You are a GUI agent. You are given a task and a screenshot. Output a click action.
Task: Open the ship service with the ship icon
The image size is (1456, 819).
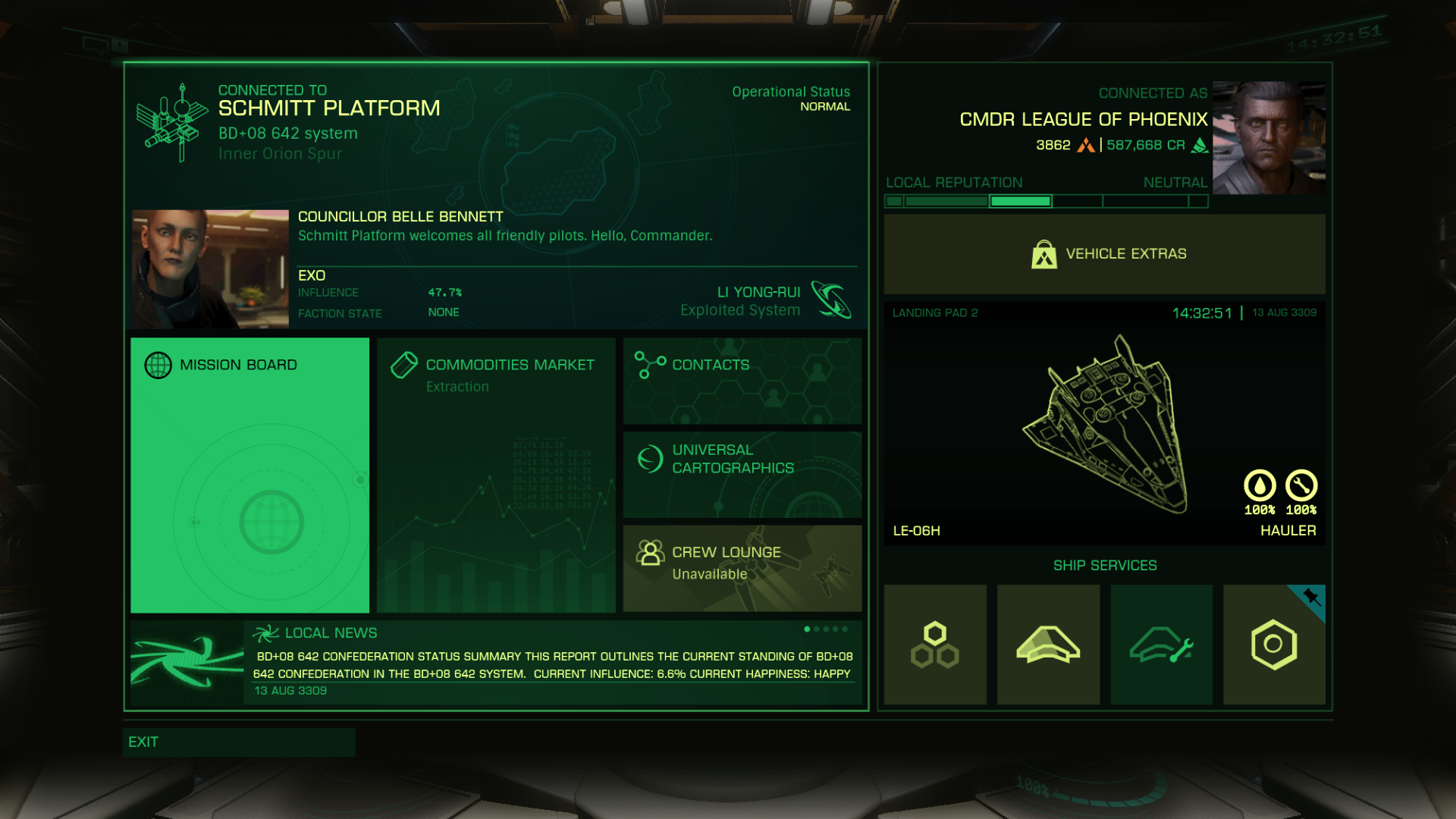1048,645
